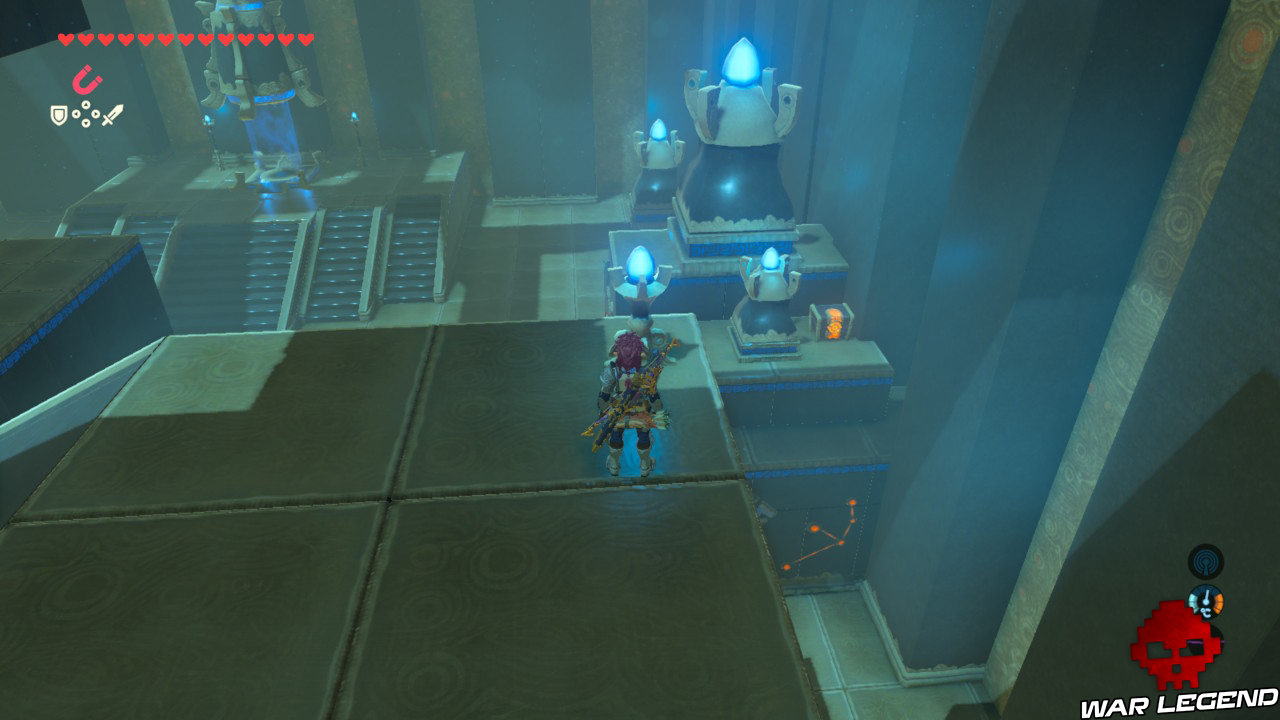Click the down arrow on the d-pad icon
This screenshot has width=1280, height=720.
[86, 122]
